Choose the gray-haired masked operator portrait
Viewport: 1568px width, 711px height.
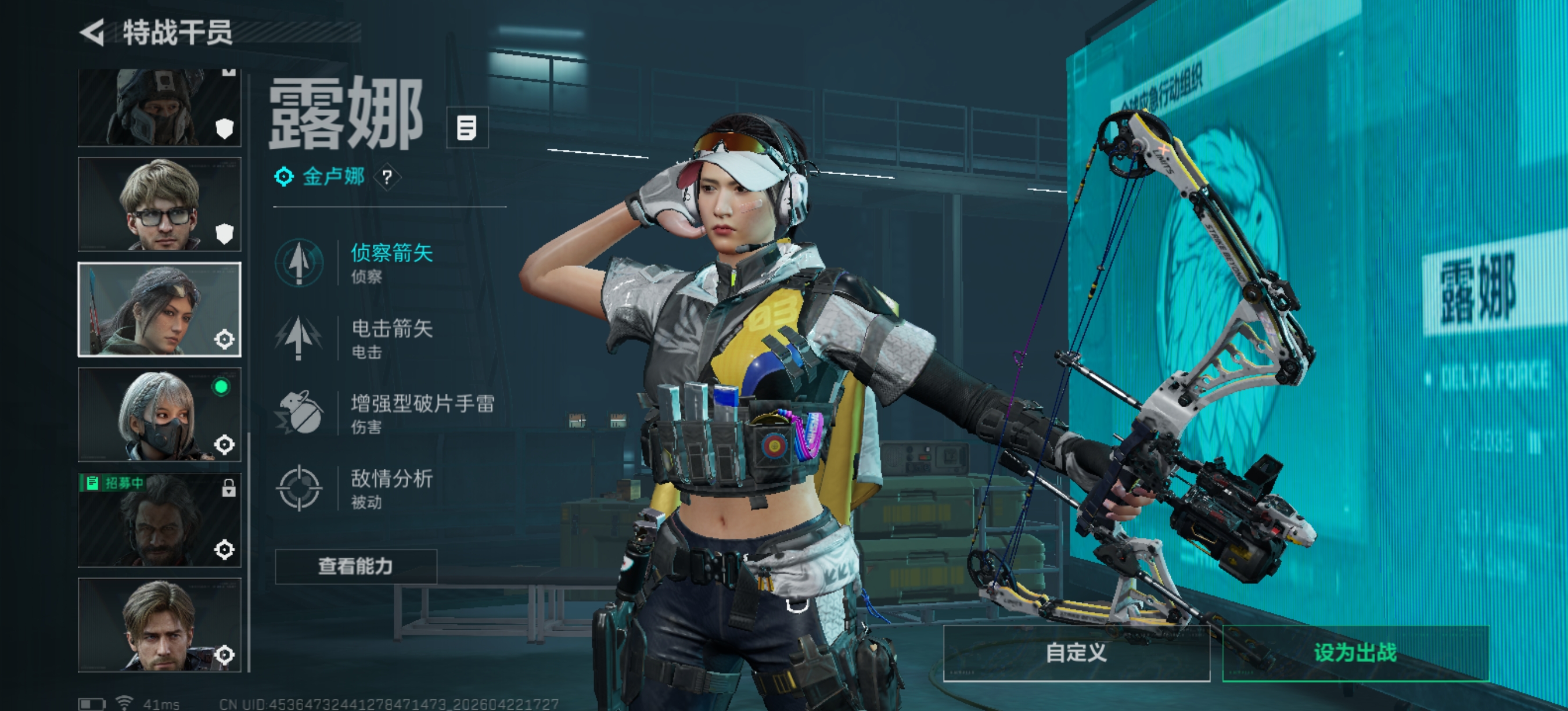coord(160,415)
